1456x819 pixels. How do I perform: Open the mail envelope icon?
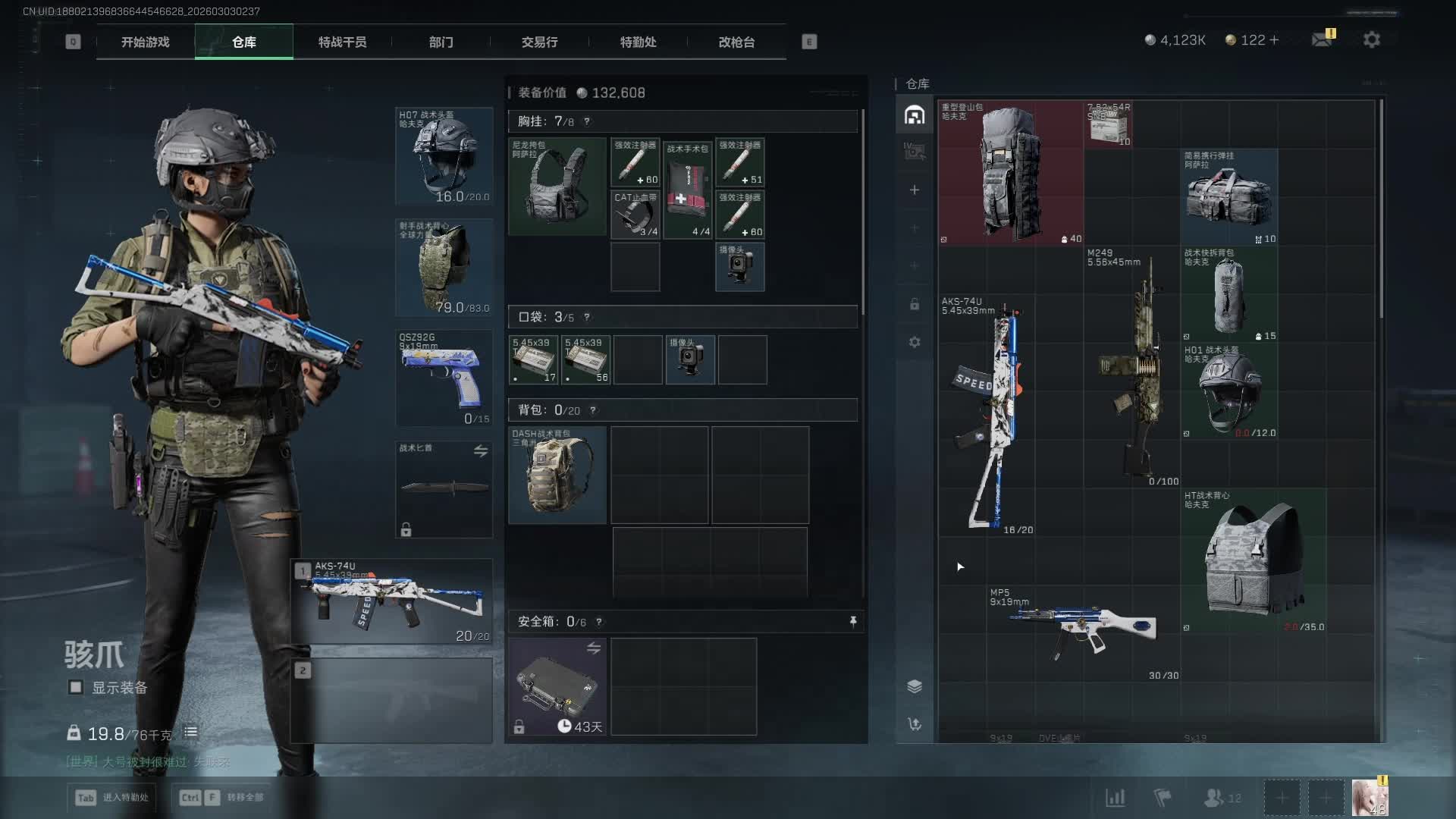coord(1323,39)
